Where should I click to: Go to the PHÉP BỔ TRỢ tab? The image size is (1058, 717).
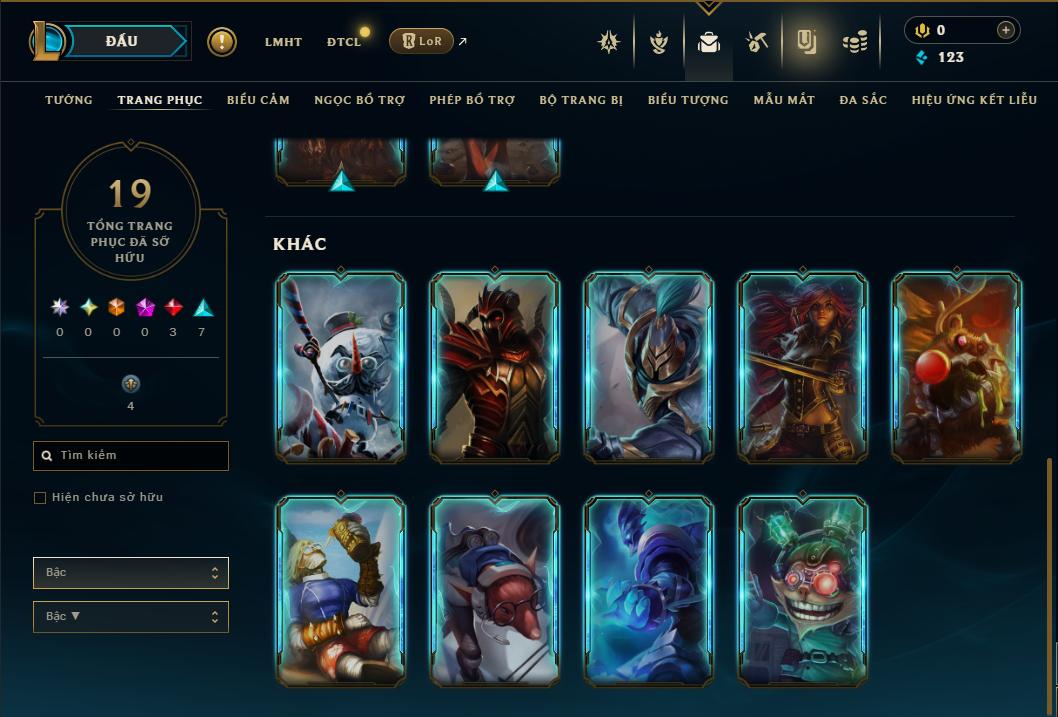click(x=472, y=100)
